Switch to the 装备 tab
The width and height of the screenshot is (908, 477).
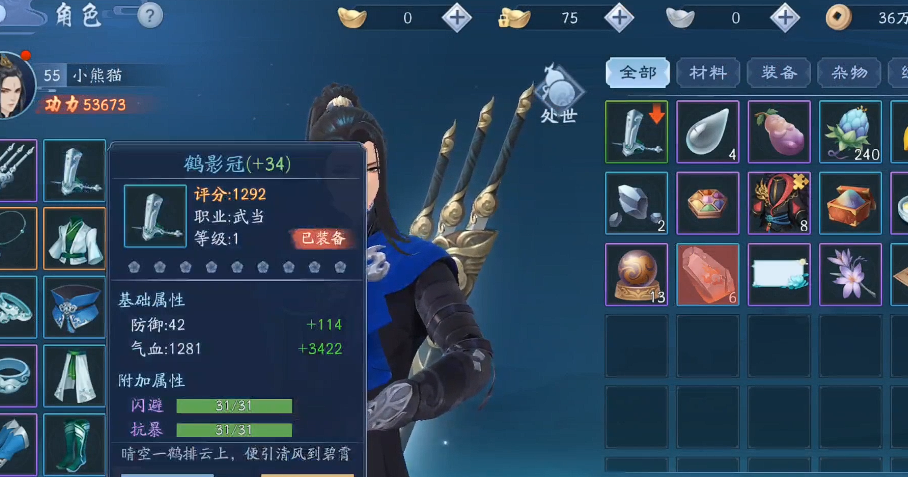(779, 73)
